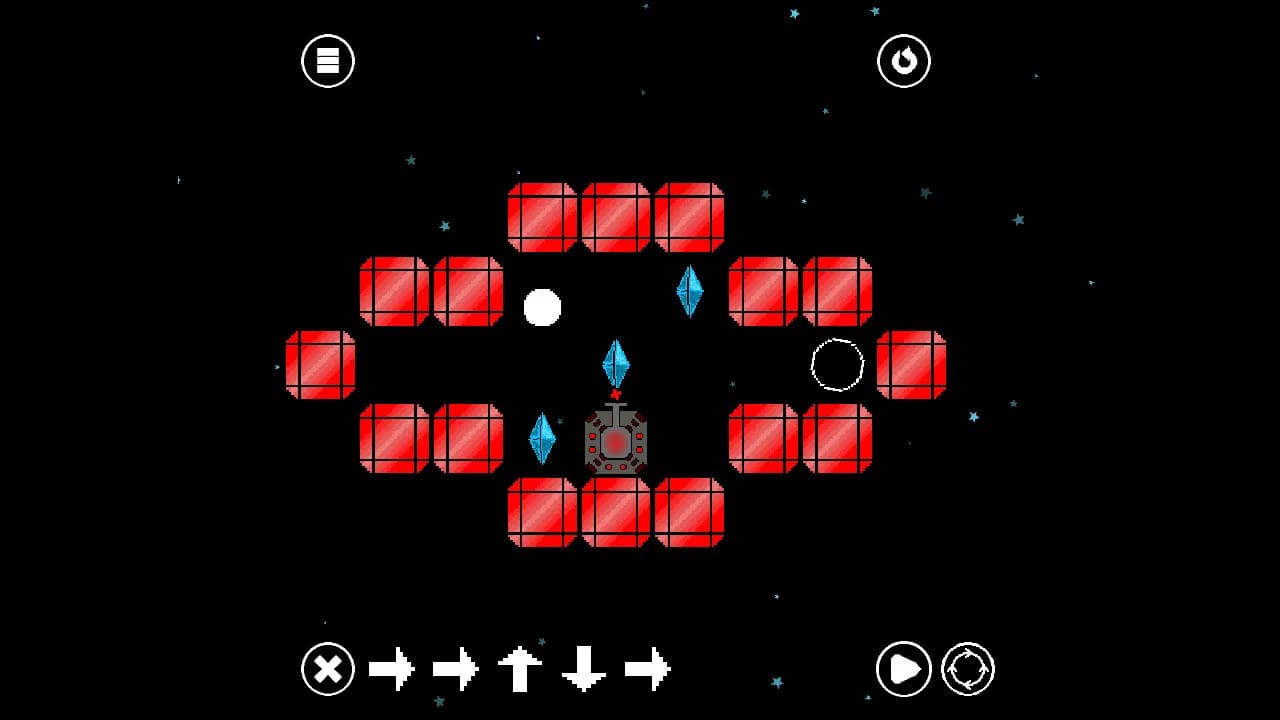The width and height of the screenshot is (1280, 720).
Task: Enable the loop repeat mode icon
Action: 965,668
